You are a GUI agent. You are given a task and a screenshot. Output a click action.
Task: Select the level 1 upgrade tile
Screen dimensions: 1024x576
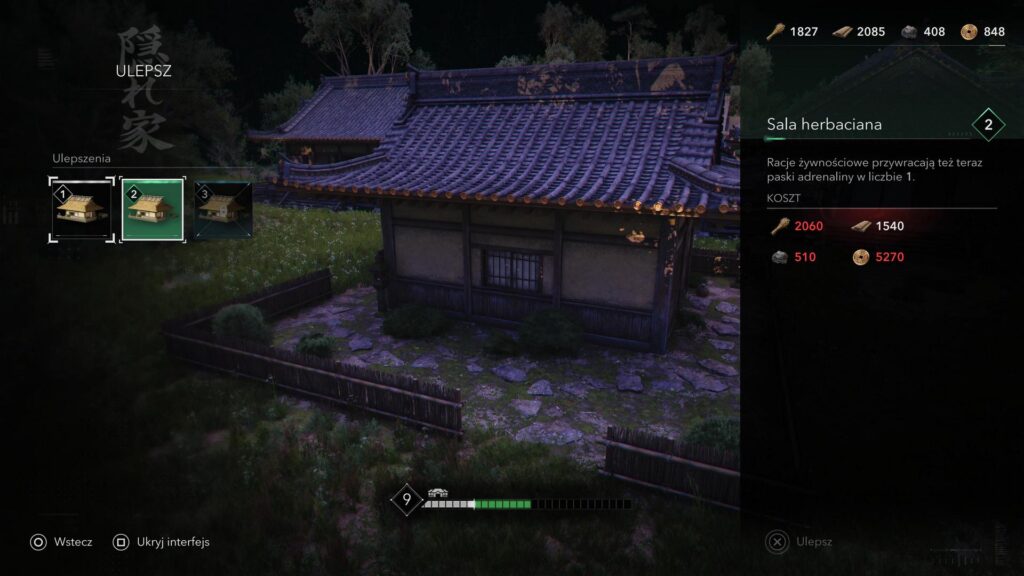pyautogui.click(x=83, y=209)
